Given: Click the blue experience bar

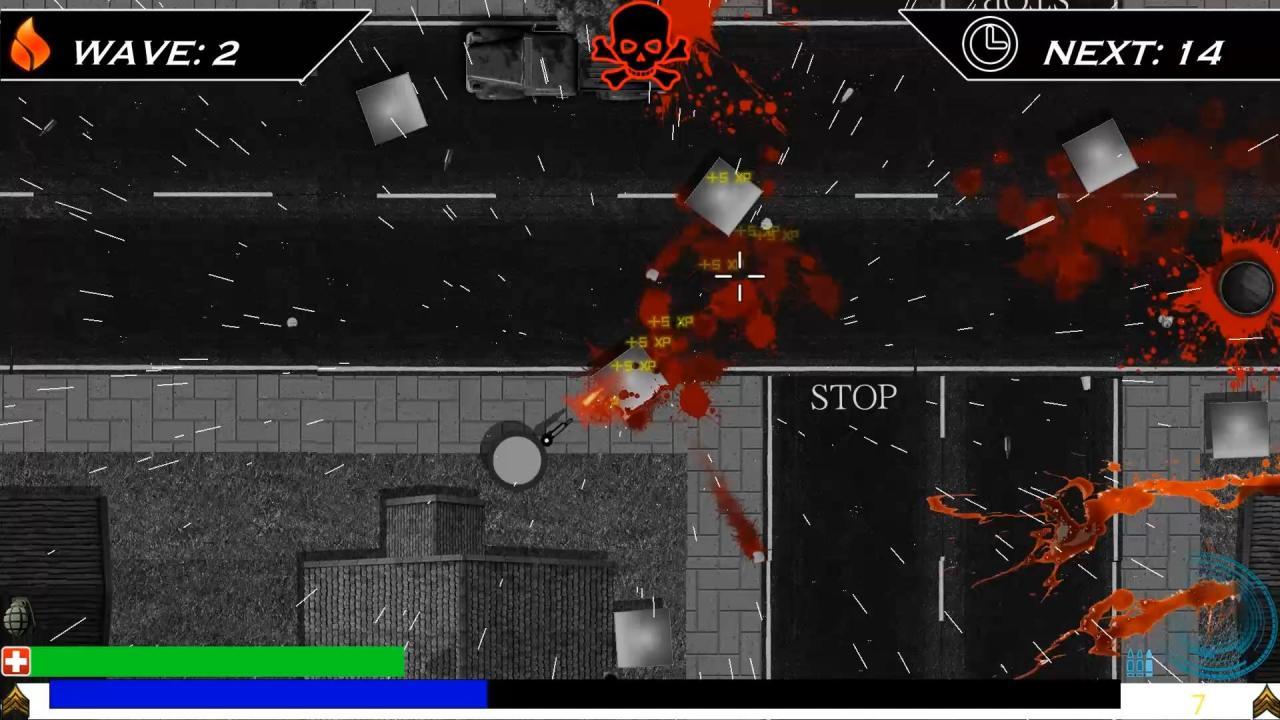Looking at the screenshot, I should [270, 691].
